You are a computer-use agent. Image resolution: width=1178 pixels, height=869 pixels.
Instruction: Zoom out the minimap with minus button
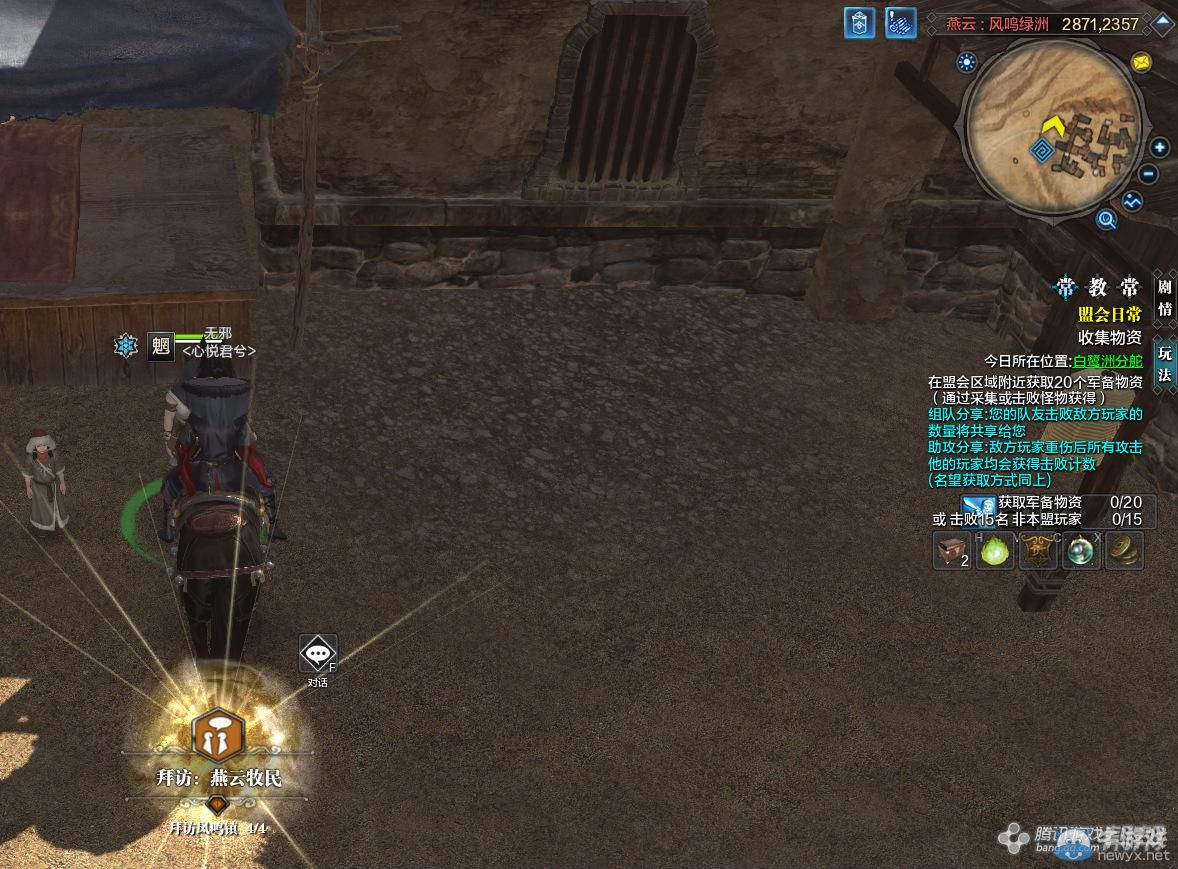click(x=1149, y=174)
